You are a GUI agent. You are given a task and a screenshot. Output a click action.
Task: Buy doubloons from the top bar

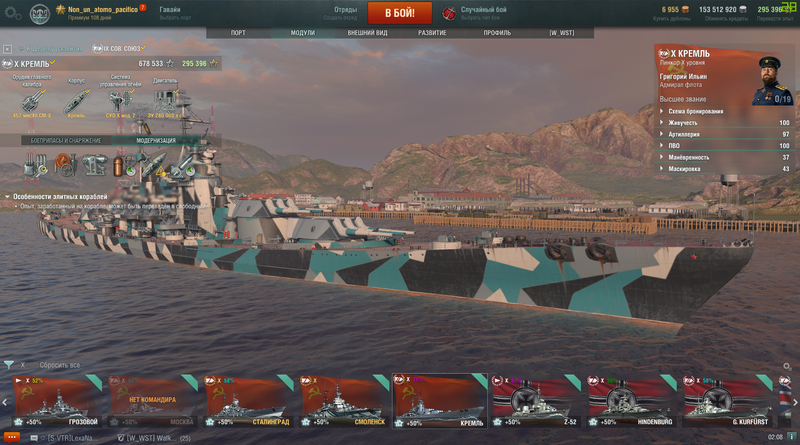point(670,12)
